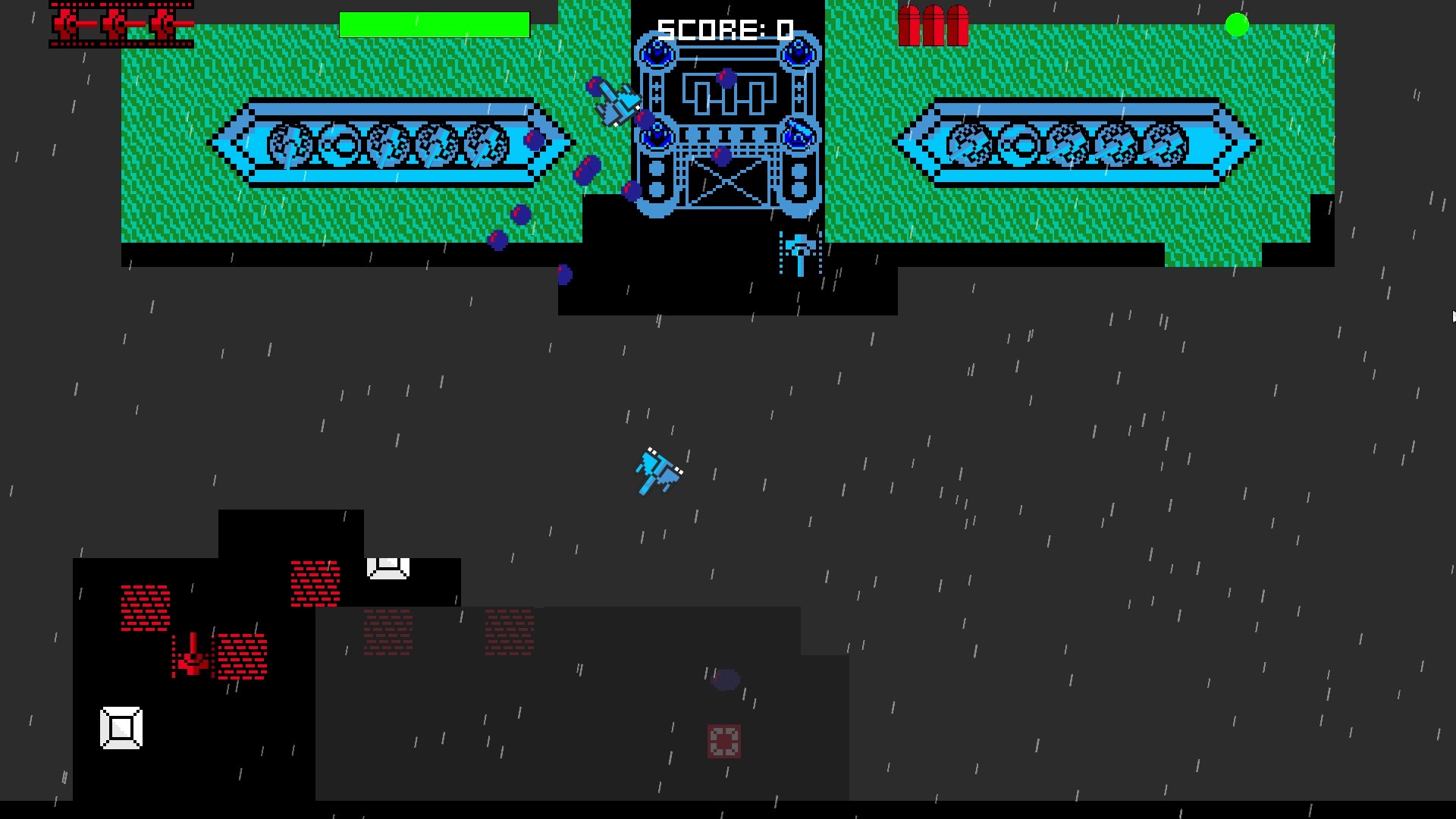This screenshot has width=1456, height=819.
Task: Click the red X target box near bottom
Action: pos(724,739)
